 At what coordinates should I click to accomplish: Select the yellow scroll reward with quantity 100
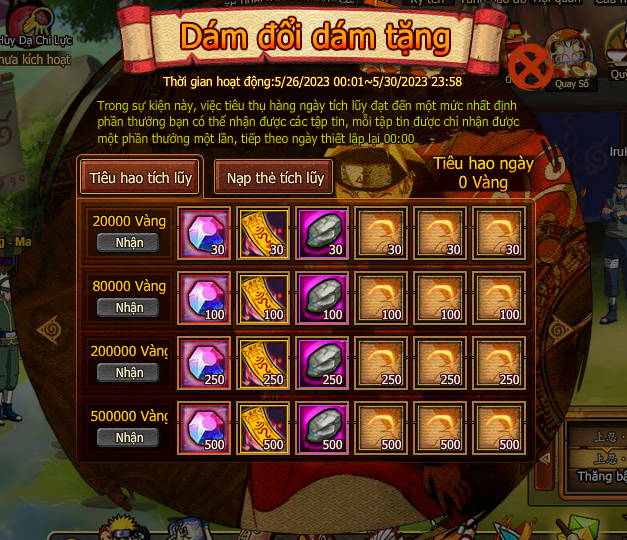(263, 299)
